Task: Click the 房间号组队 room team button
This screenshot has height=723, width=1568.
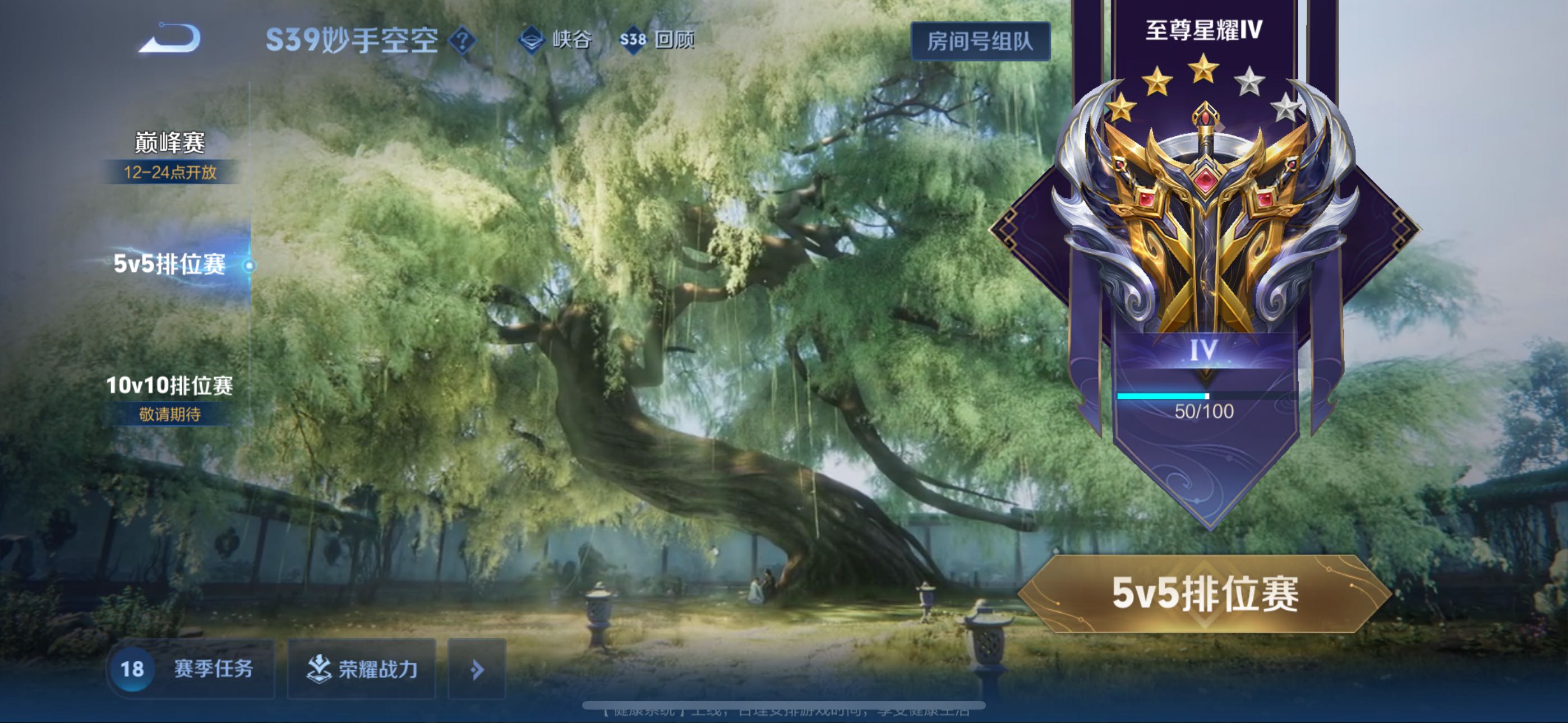Action: [980, 41]
